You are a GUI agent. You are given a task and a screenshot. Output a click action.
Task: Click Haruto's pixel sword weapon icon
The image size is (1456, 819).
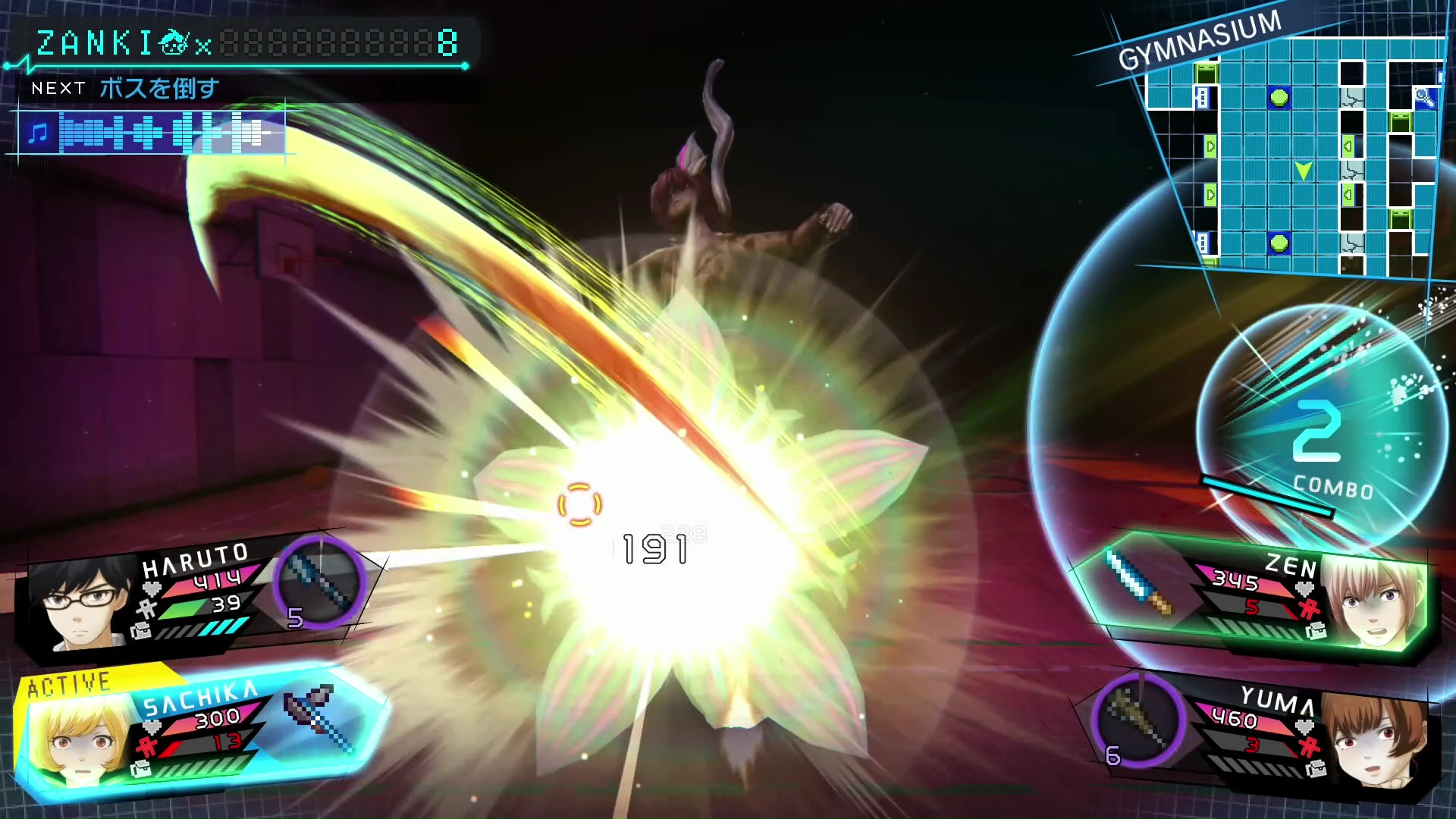(x=319, y=582)
